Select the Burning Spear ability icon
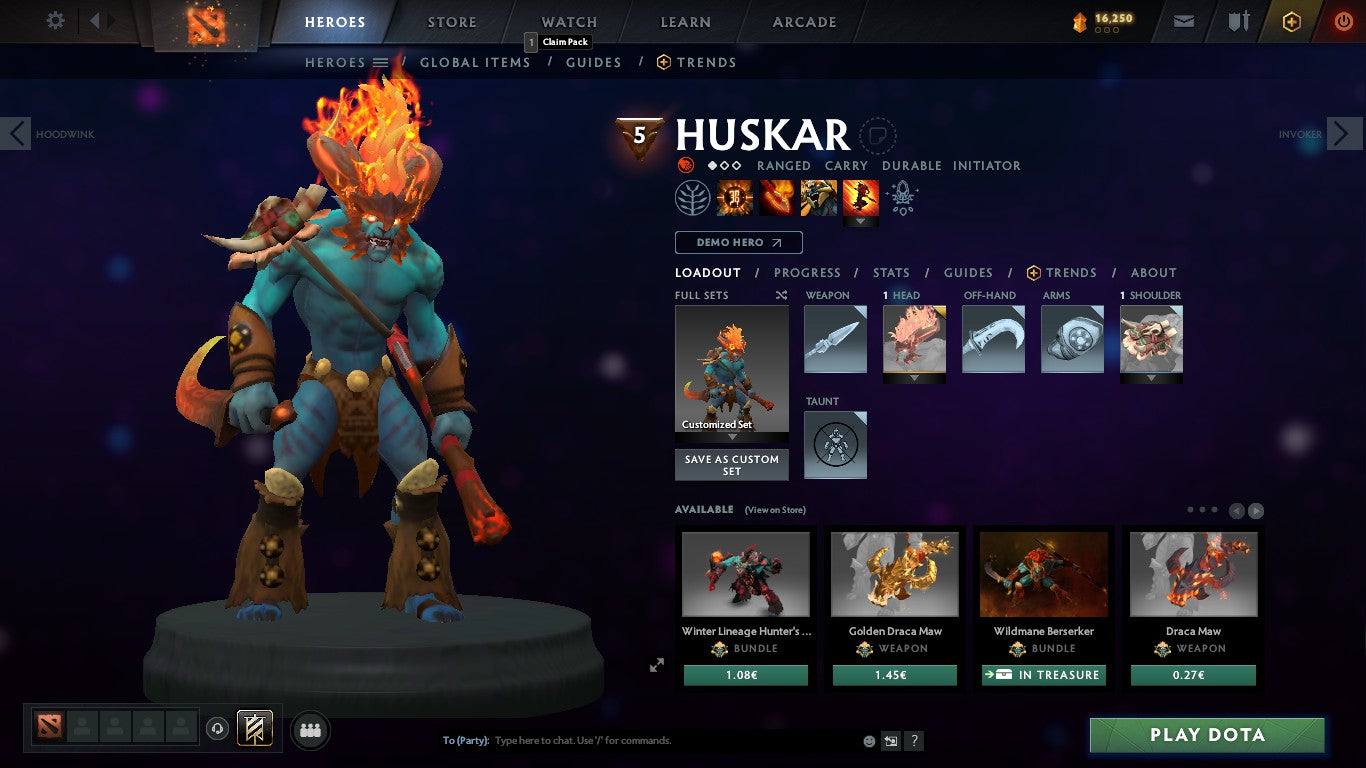Screen dimensions: 1366x768 coord(779,197)
